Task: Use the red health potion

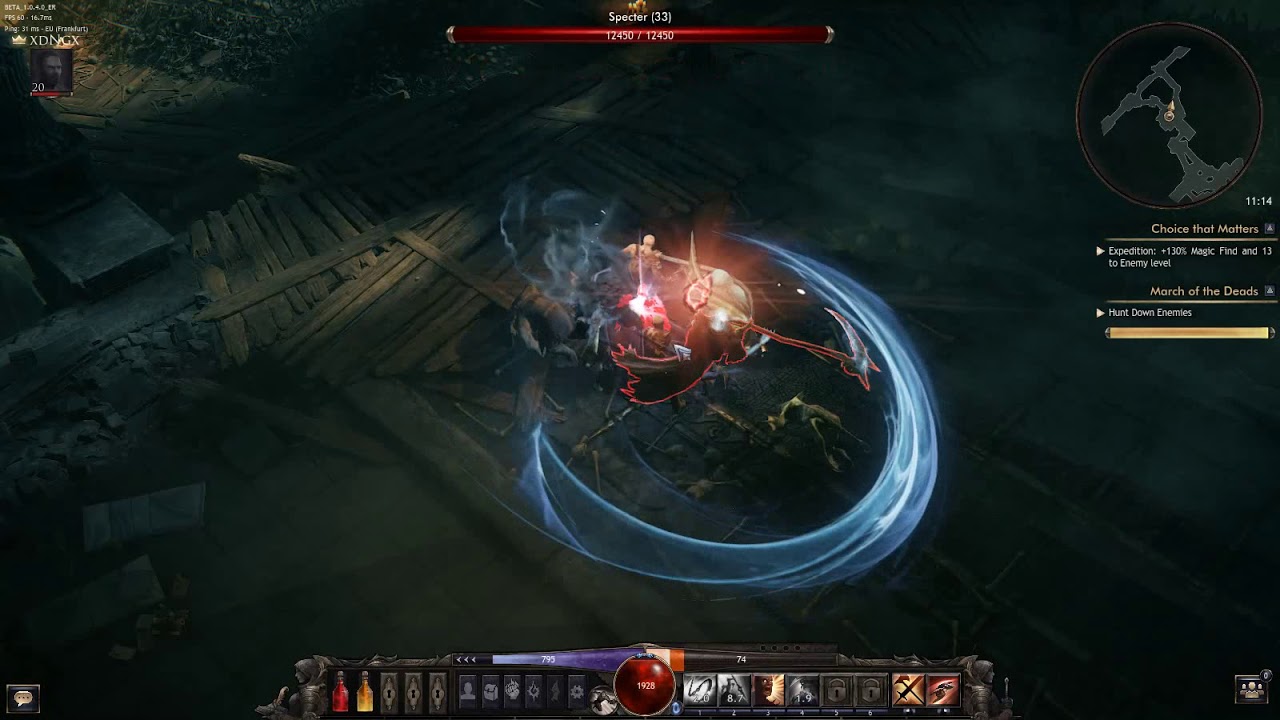Action: tap(340, 691)
